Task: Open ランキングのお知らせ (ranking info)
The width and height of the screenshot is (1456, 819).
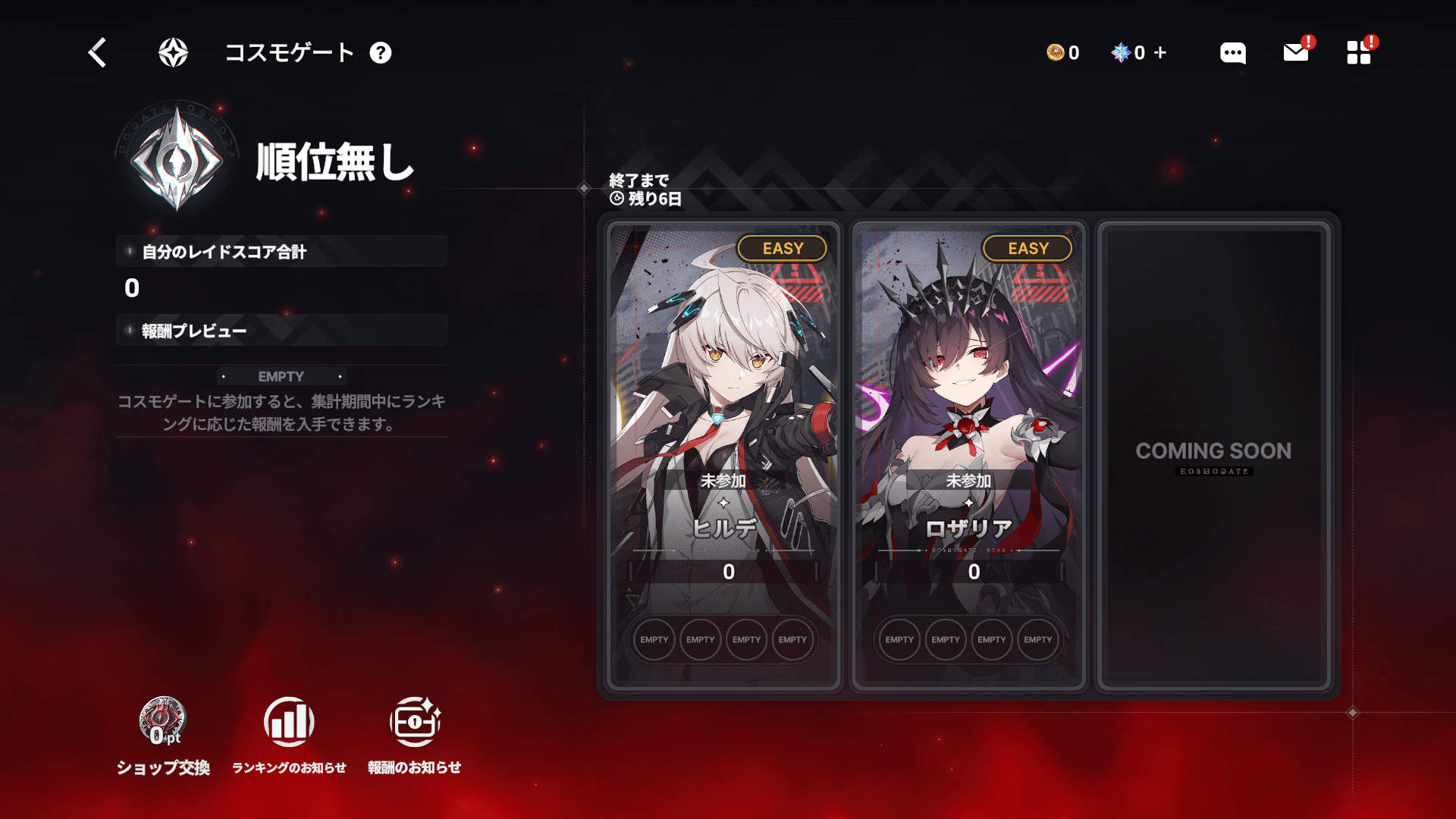Action: tap(290, 734)
